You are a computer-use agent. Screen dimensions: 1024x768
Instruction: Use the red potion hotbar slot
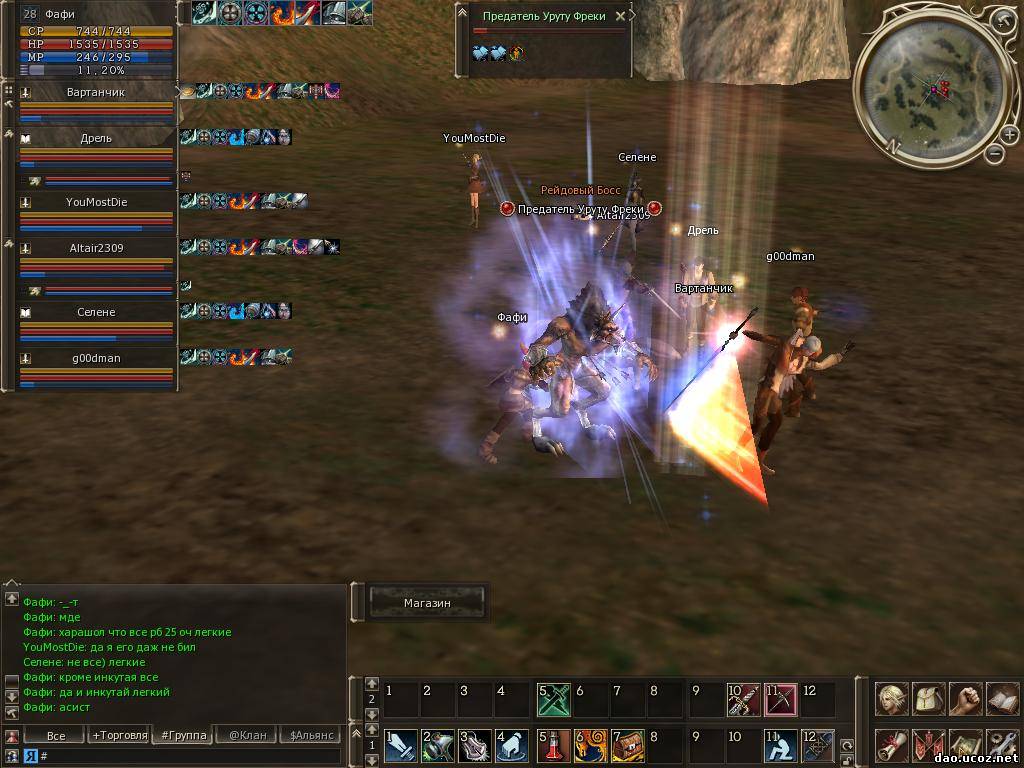point(551,746)
